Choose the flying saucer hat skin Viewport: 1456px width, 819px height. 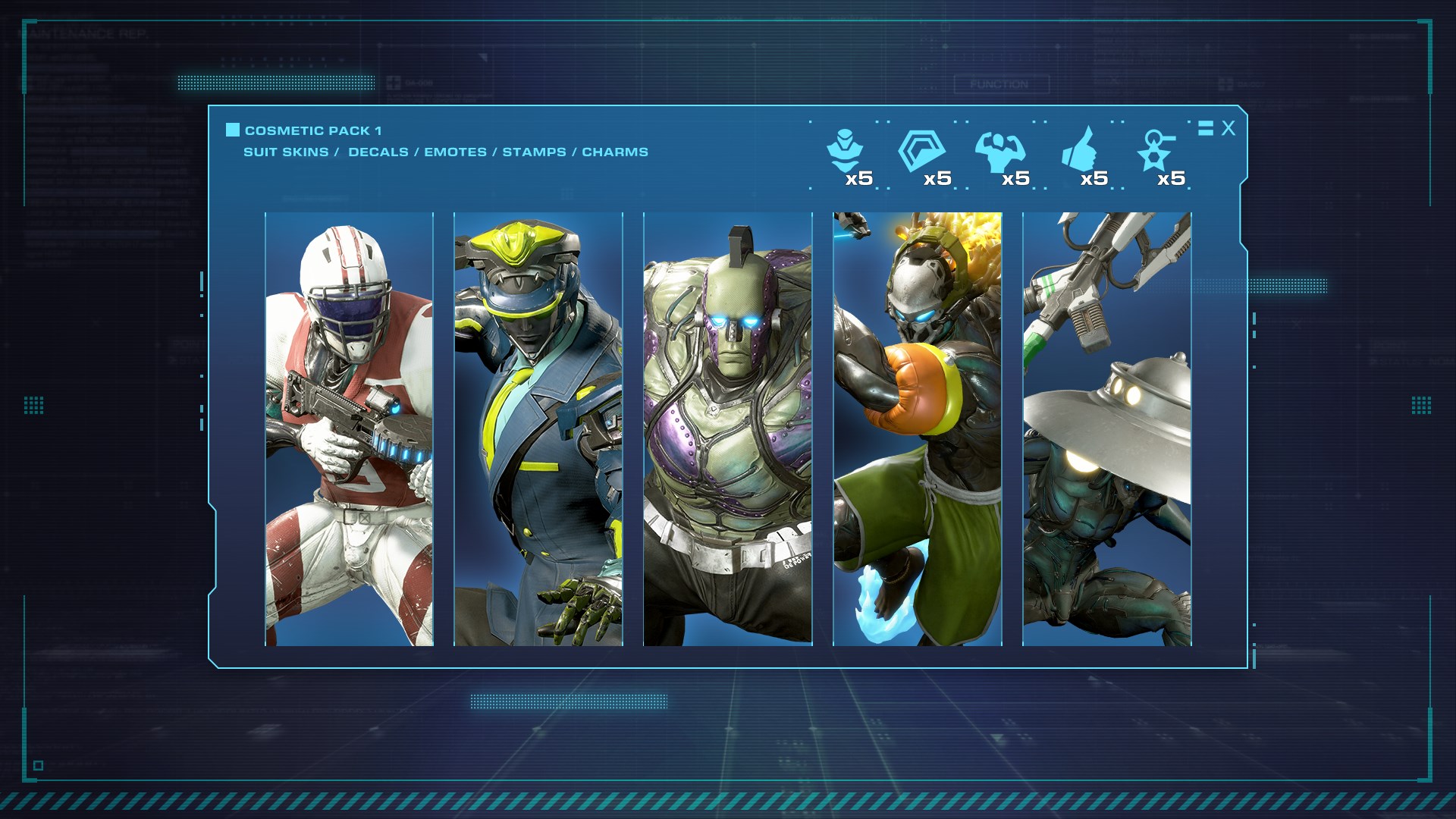click(x=1107, y=429)
